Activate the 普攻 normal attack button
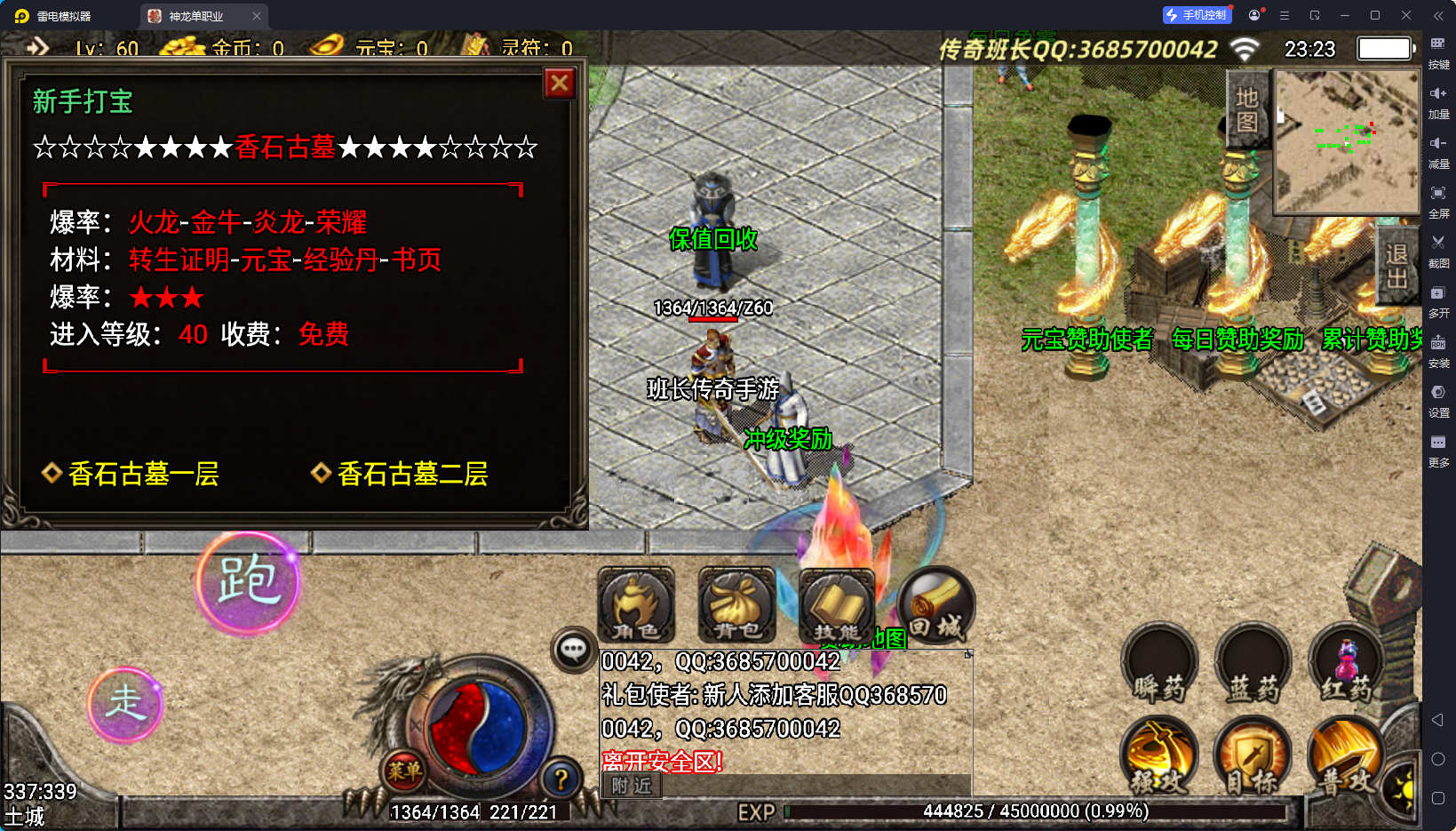Image resolution: width=1456 pixels, height=831 pixels. 1345,757
